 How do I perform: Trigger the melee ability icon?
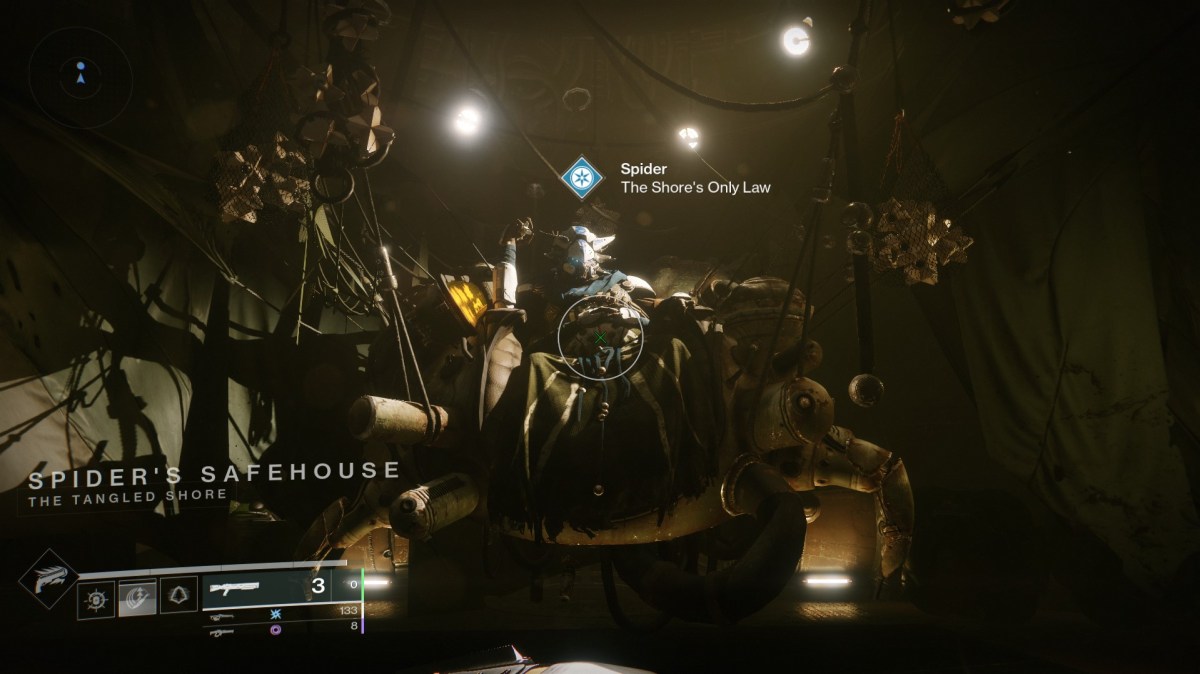coord(137,598)
